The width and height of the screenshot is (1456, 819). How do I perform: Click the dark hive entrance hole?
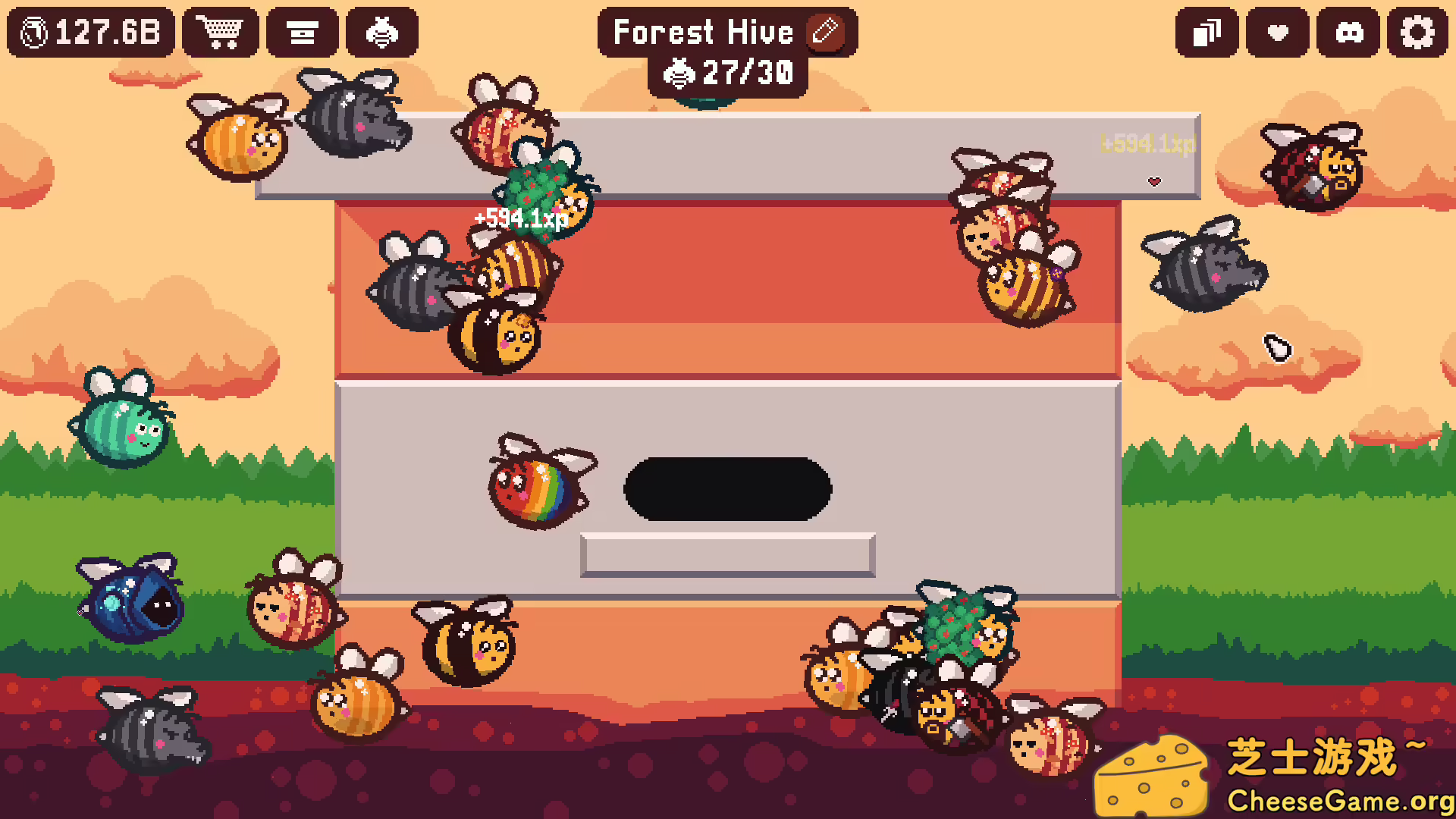coord(728,488)
